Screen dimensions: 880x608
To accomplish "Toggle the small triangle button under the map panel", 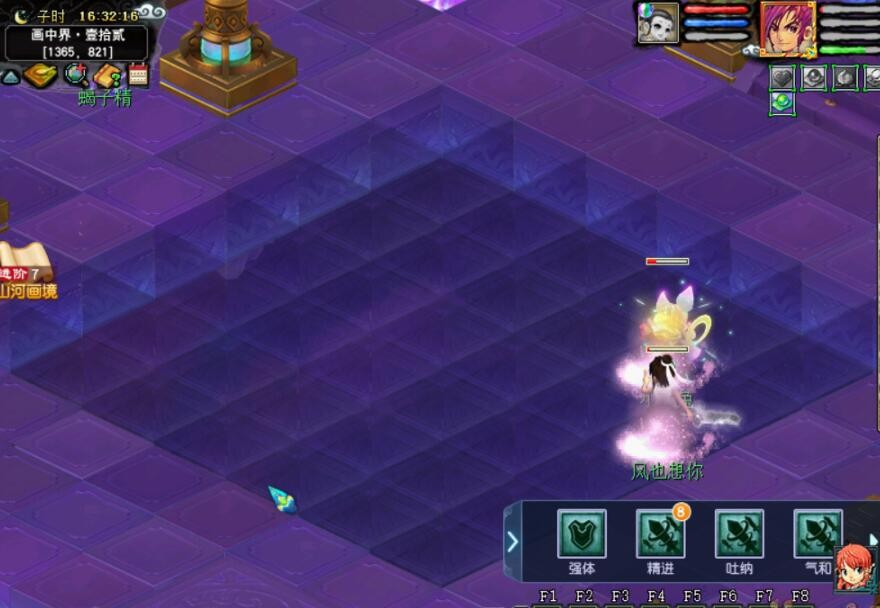I will pyautogui.click(x=10, y=76).
